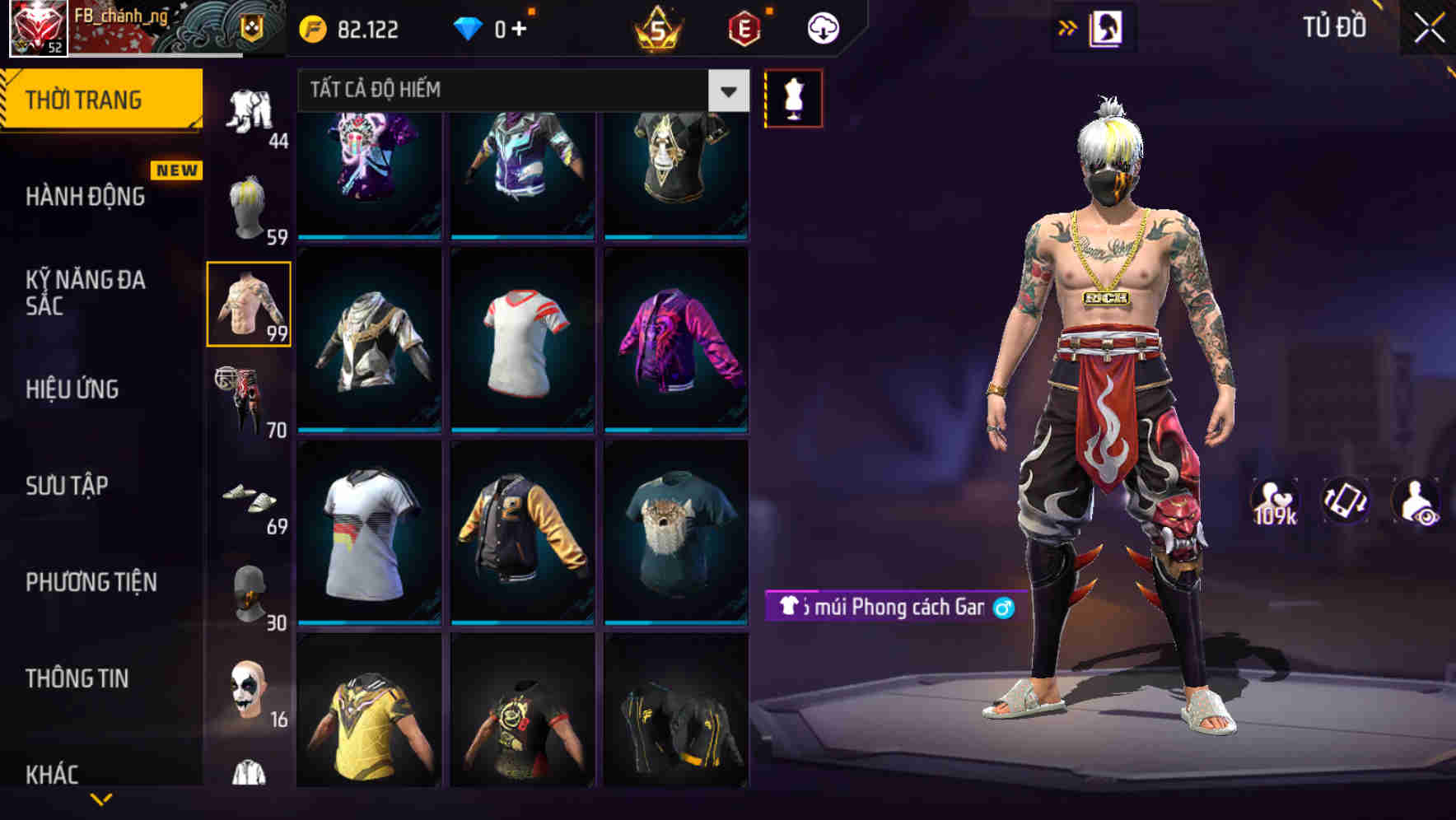The height and width of the screenshot is (820, 1456).
Task: Toggle the mannequin display next to the rarity filter
Action: (x=793, y=99)
